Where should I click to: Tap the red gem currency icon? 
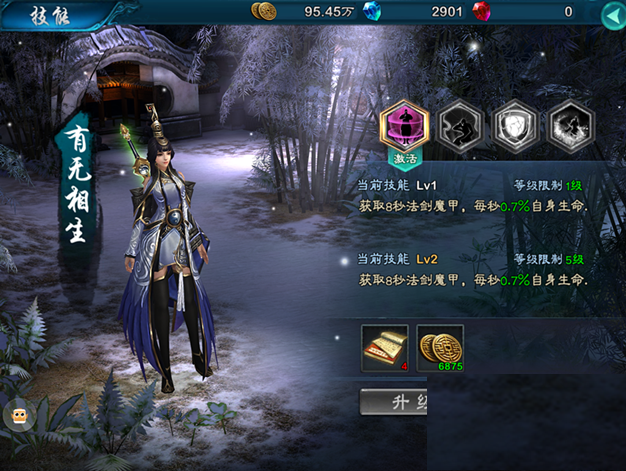pyautogui.click(x=482, y=12)
